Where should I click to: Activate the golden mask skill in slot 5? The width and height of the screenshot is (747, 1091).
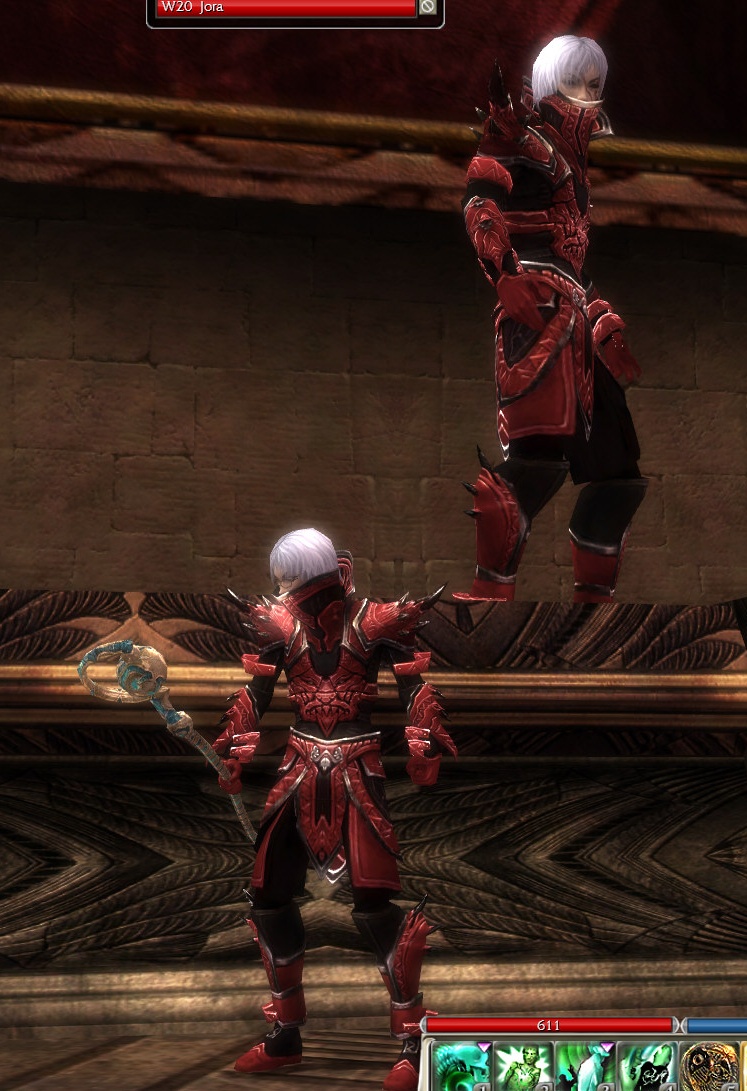click(709, 1066)
